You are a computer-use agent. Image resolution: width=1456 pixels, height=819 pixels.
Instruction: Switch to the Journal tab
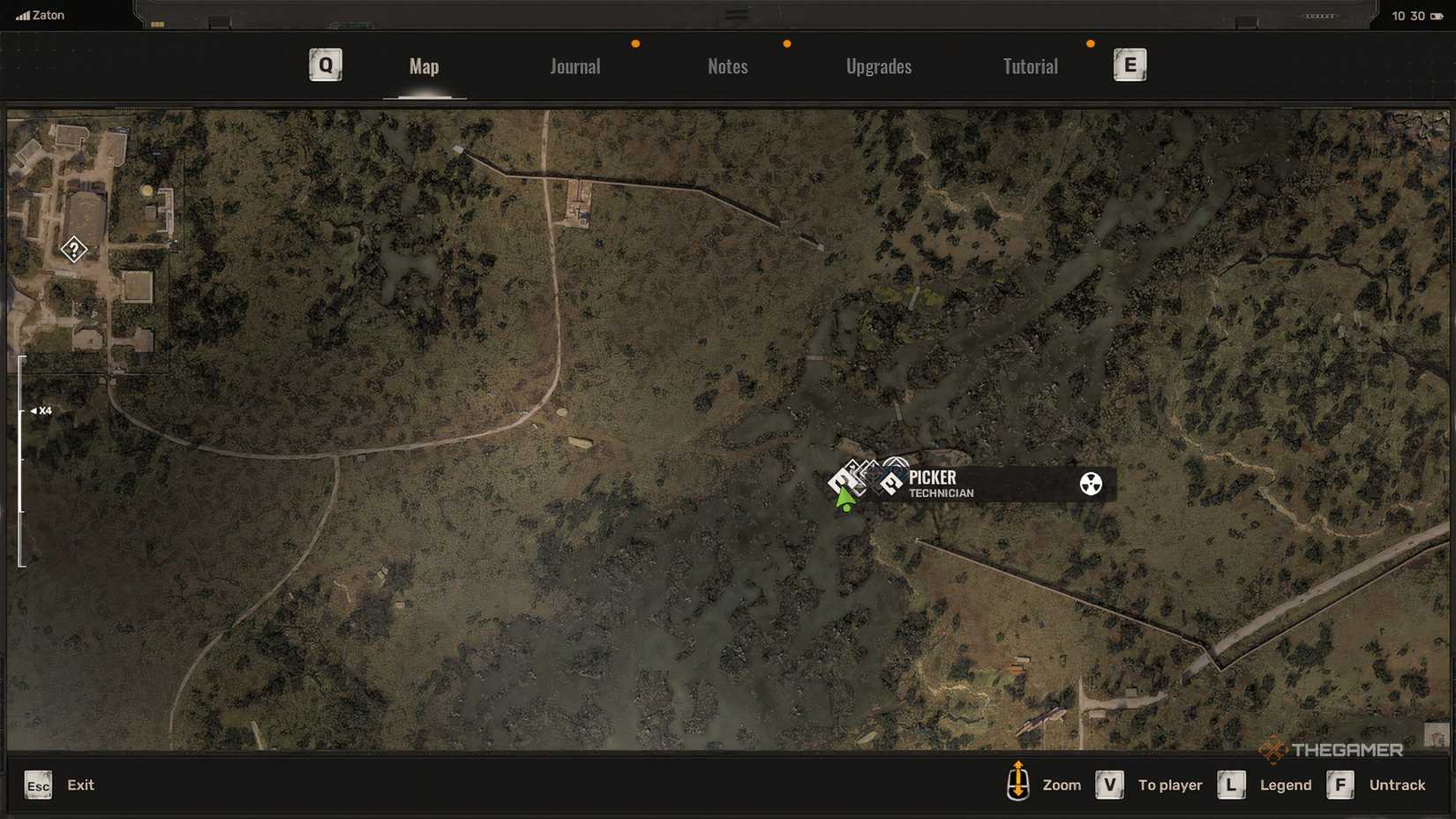(x=574, y=66)
